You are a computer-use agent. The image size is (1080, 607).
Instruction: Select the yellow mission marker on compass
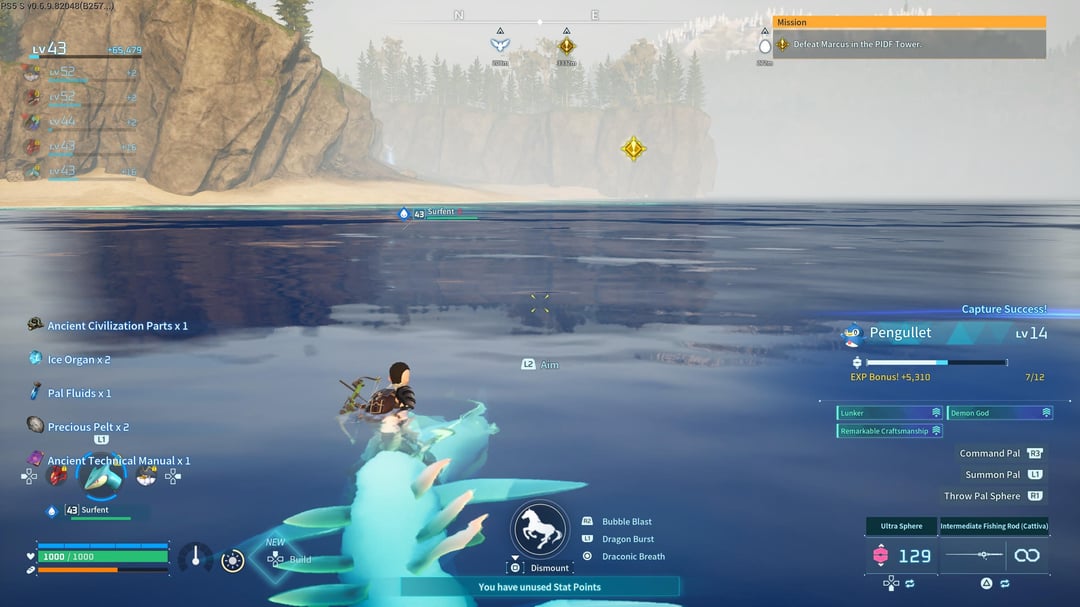click(x=567, y=45)
